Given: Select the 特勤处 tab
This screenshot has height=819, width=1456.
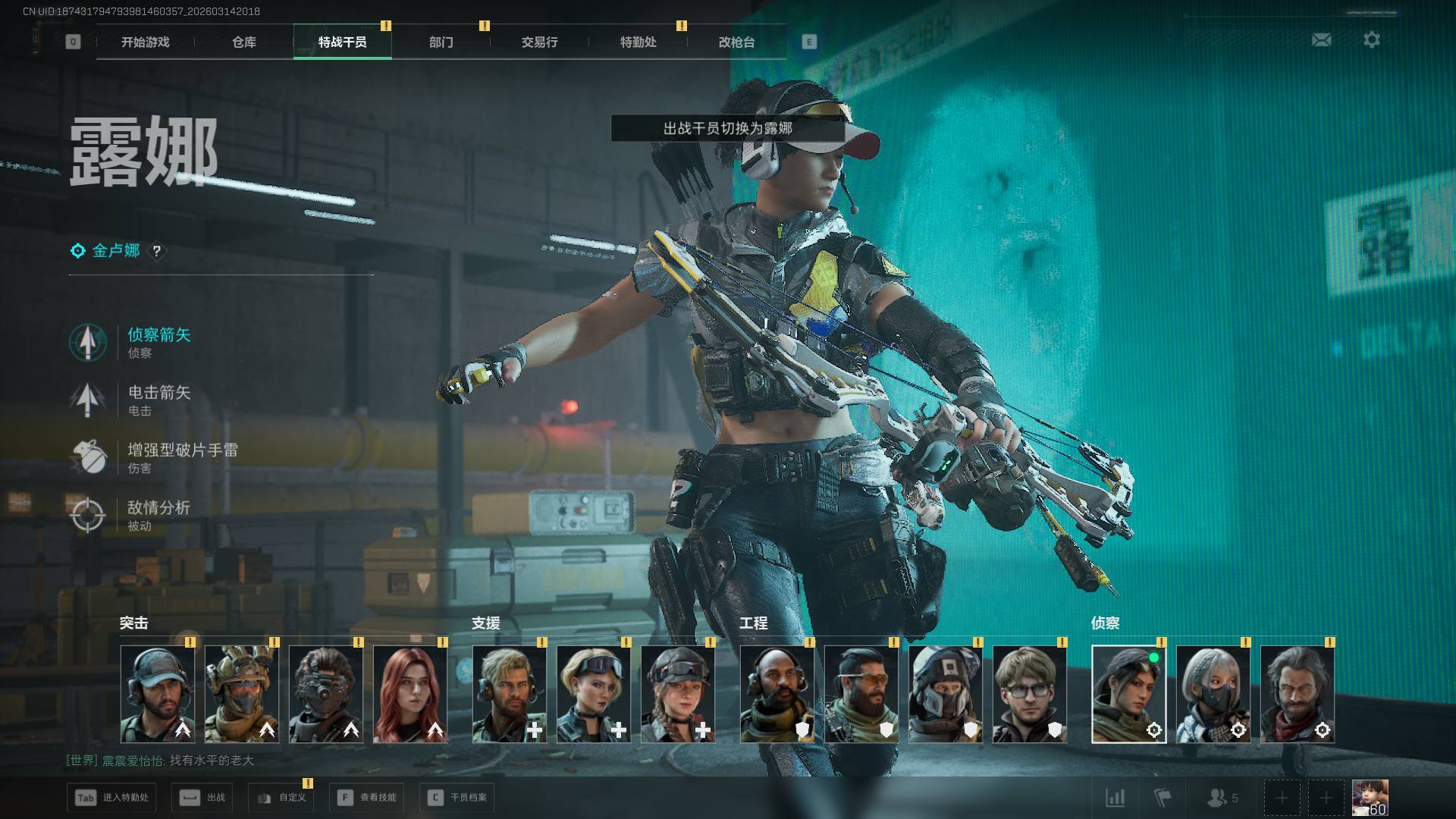Looking at the screenshot, I should pos(639,42).
